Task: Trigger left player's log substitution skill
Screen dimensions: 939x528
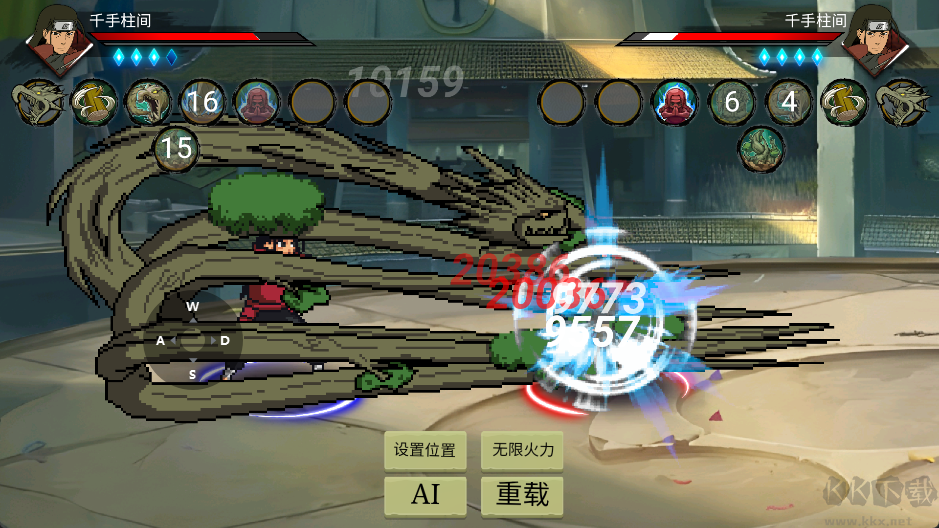Action: click(x=93, y=102)
